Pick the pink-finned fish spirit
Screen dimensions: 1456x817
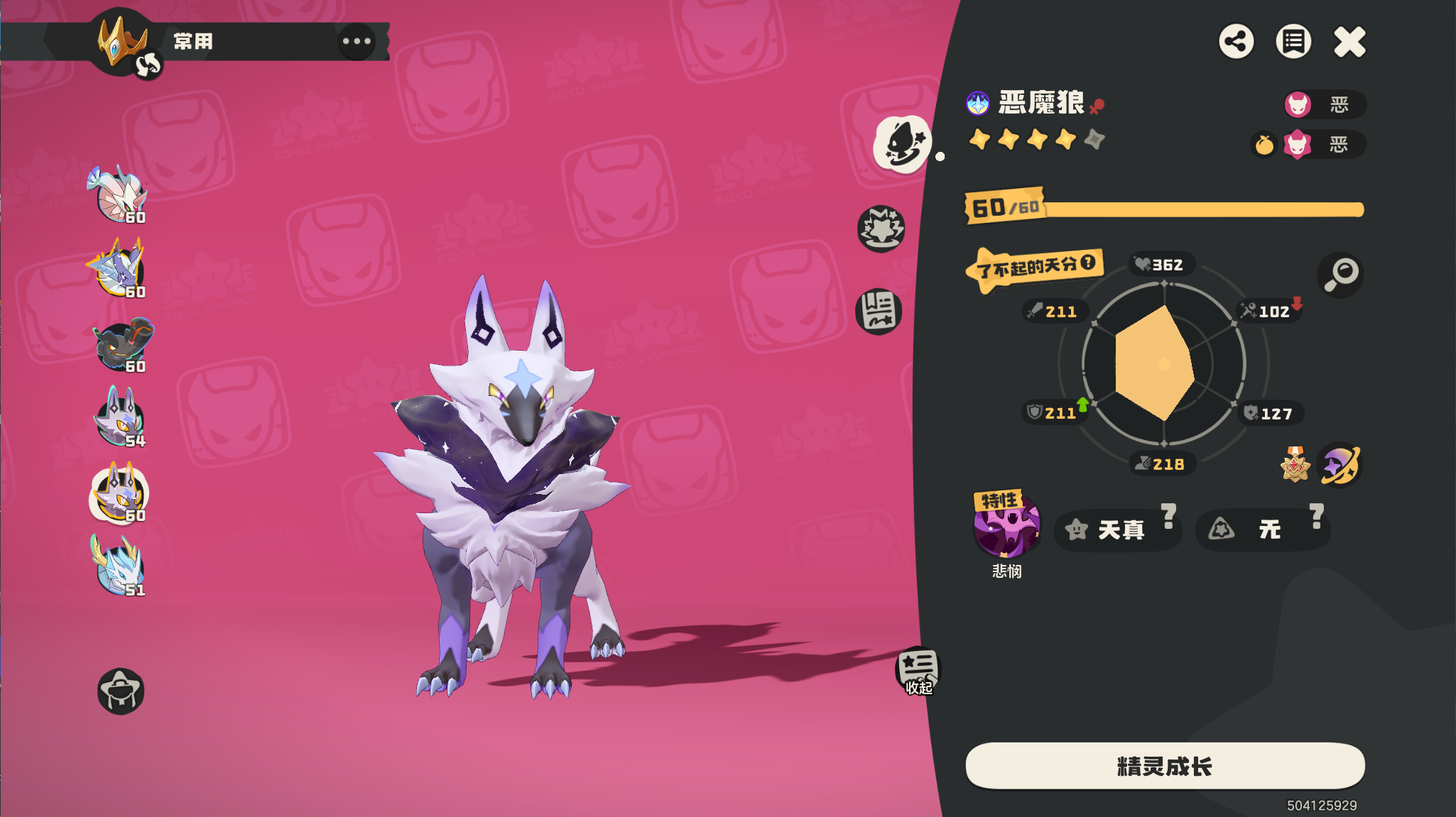click(x=118, y=194)
